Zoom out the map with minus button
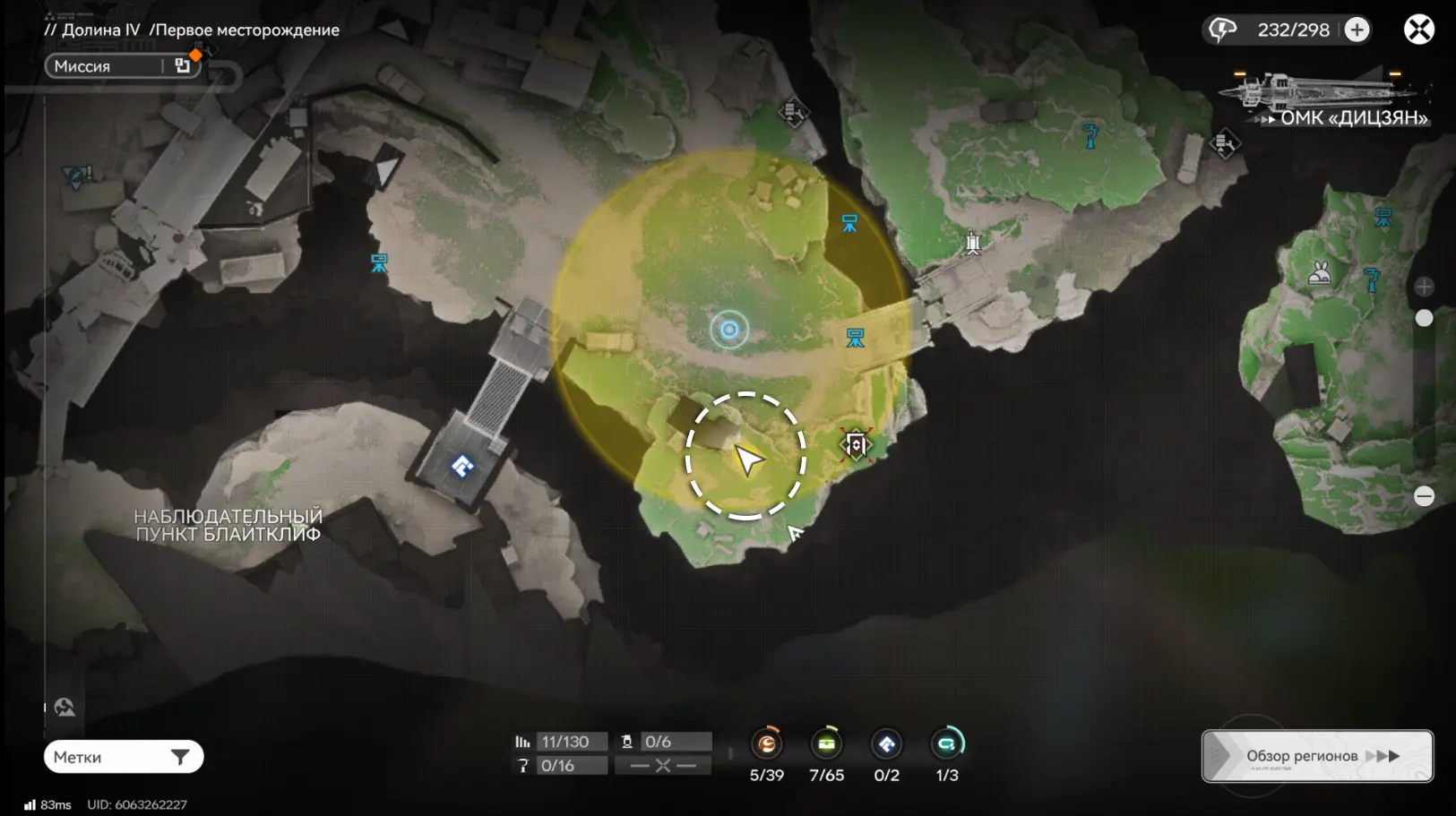Image resolution: width=1456 pixels, height=816 pixels. click(1424, 496)
